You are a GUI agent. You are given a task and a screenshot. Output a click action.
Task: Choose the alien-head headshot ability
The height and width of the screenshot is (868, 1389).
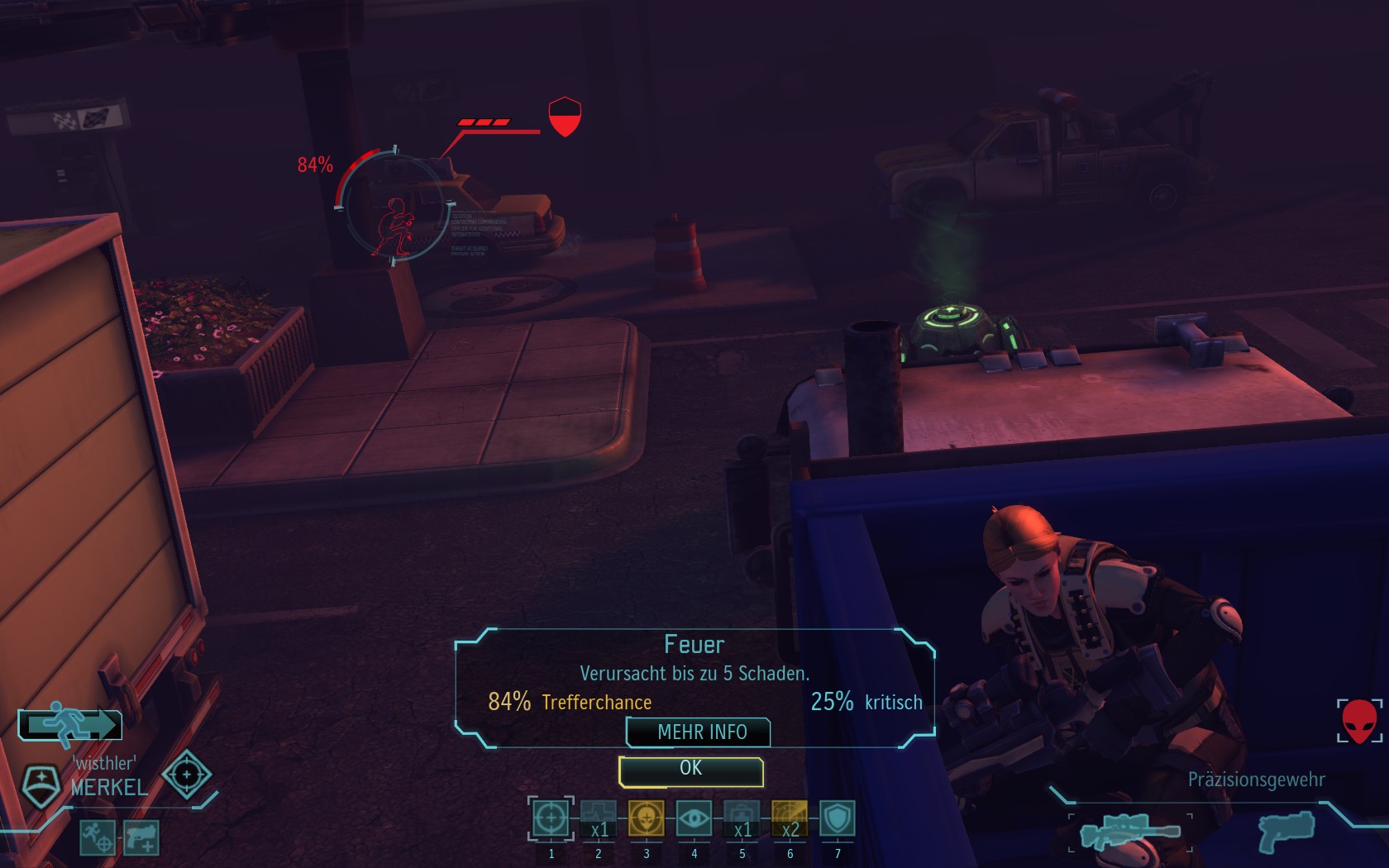(647, 818)
